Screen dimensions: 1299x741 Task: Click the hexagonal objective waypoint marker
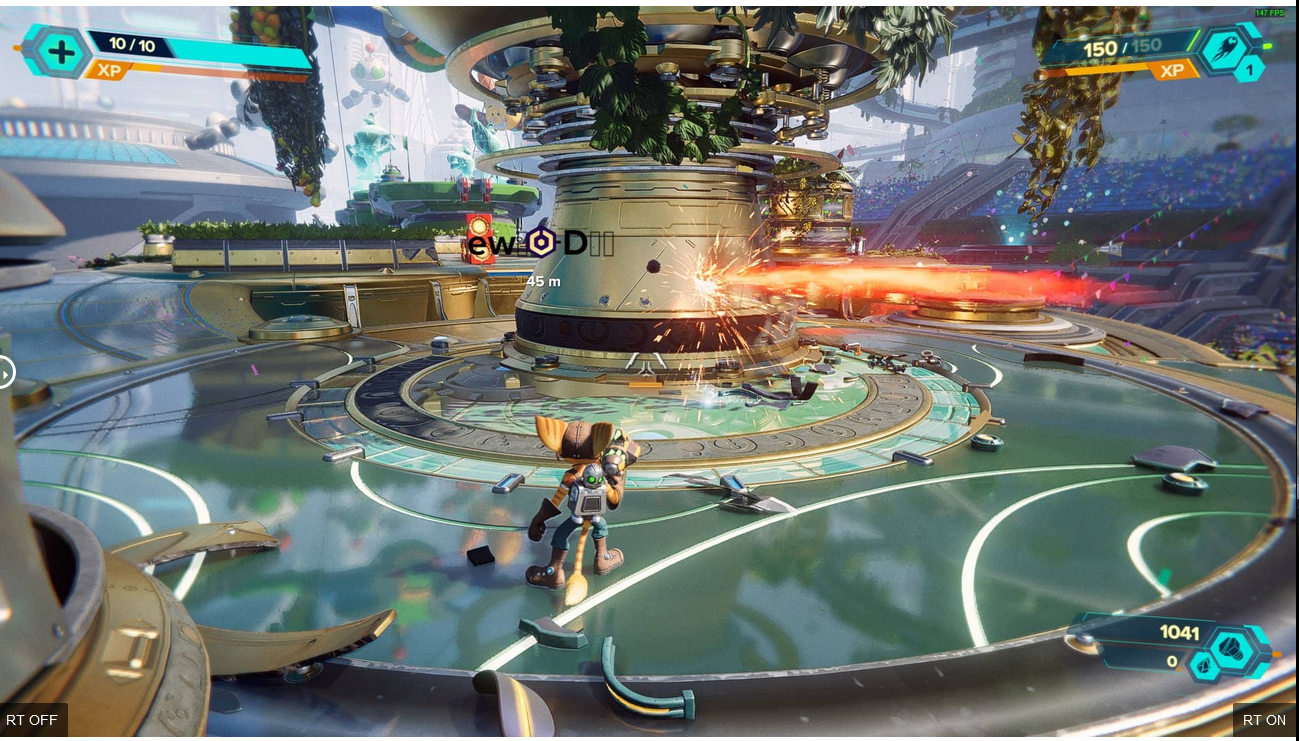pyautogui.click(x=541, y=243)
